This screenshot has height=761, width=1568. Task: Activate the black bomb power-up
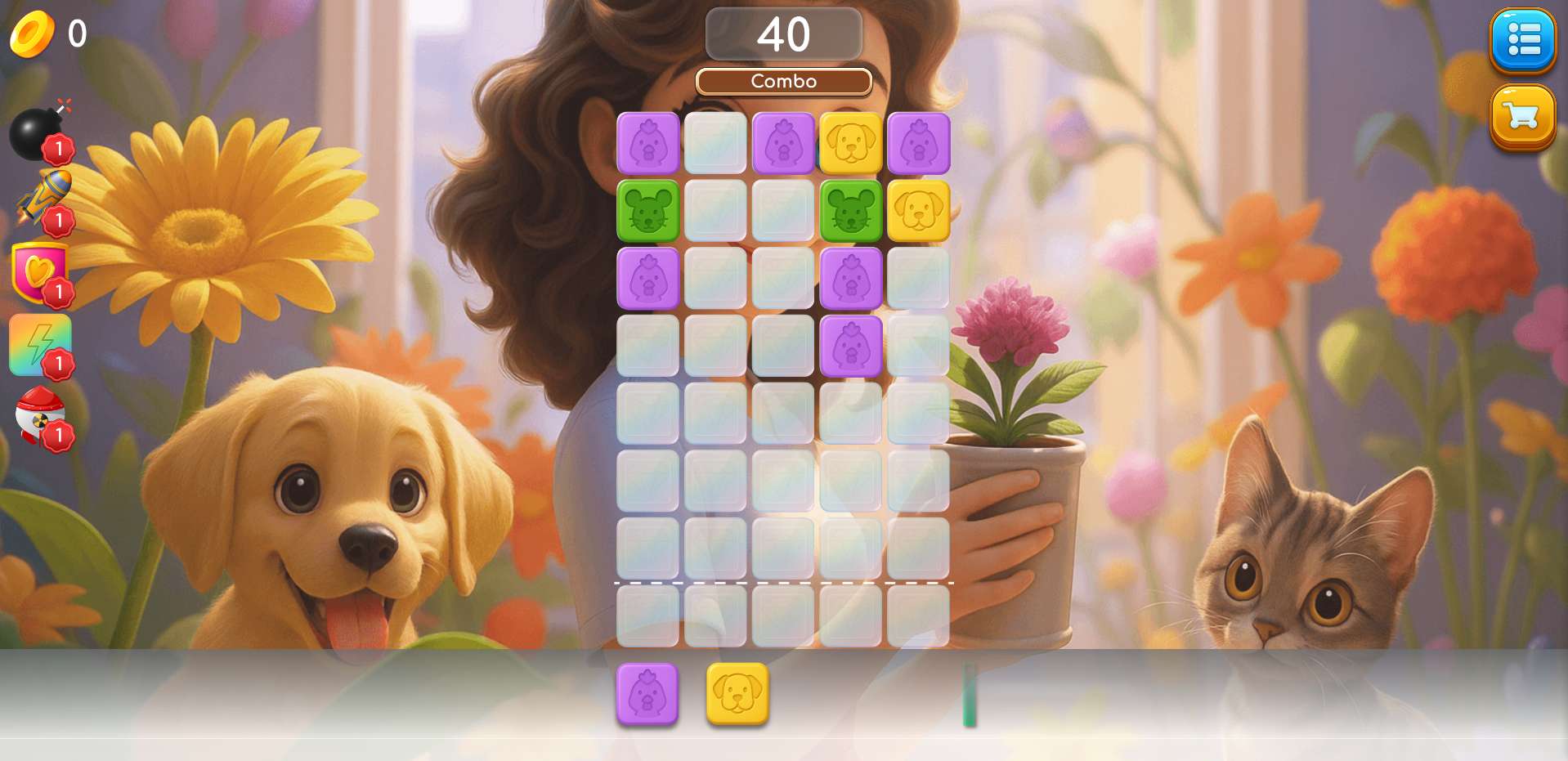(37, 132)
